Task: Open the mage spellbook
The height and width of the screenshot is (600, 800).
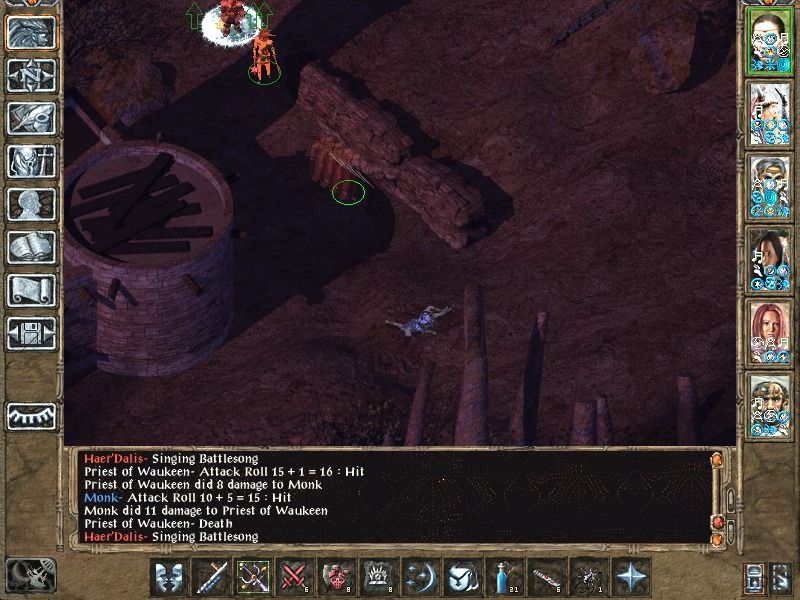Action: [31, 247]
